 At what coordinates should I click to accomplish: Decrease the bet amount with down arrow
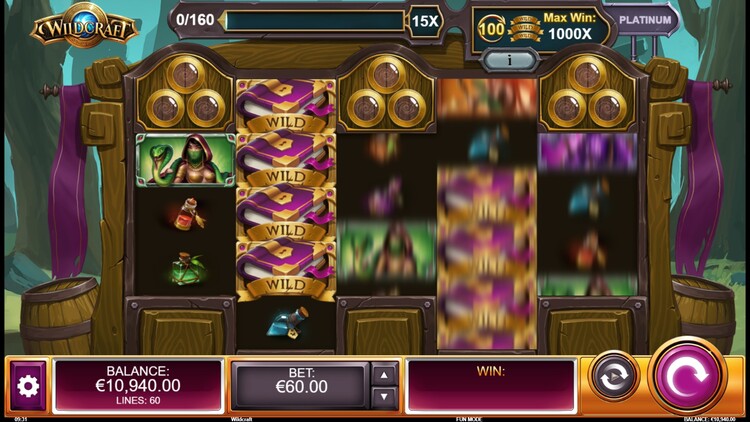click(385, 397)
